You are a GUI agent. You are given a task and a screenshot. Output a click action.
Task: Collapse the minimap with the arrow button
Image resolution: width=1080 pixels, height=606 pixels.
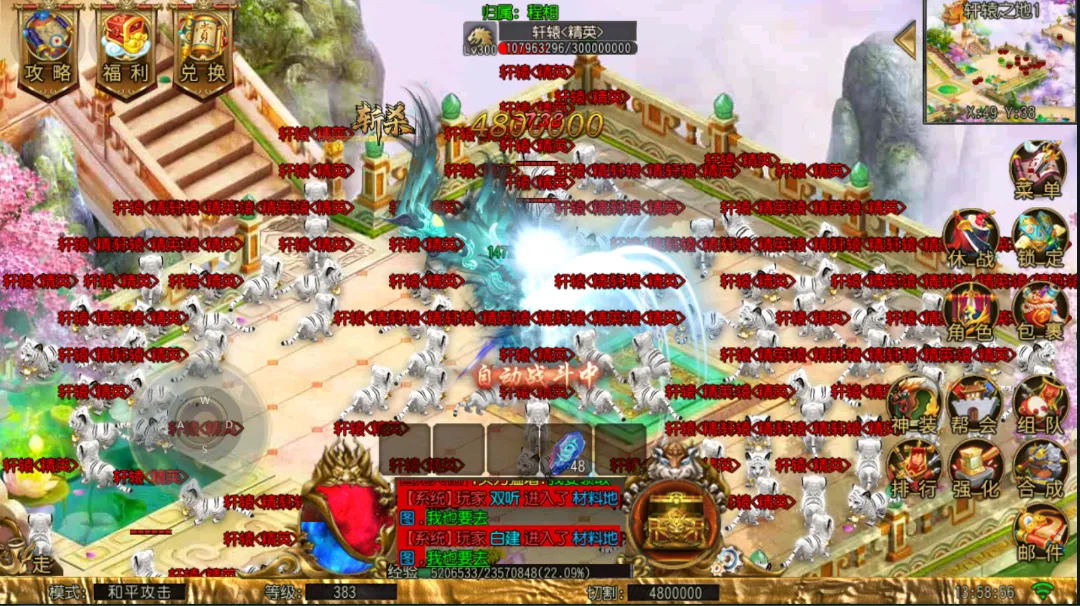tap(906, 41)
